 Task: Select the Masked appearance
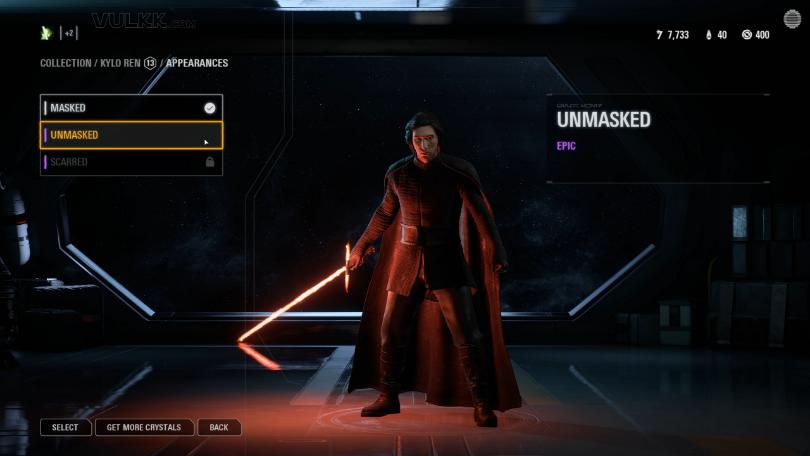pyautogui.click(x=130, y=108)
